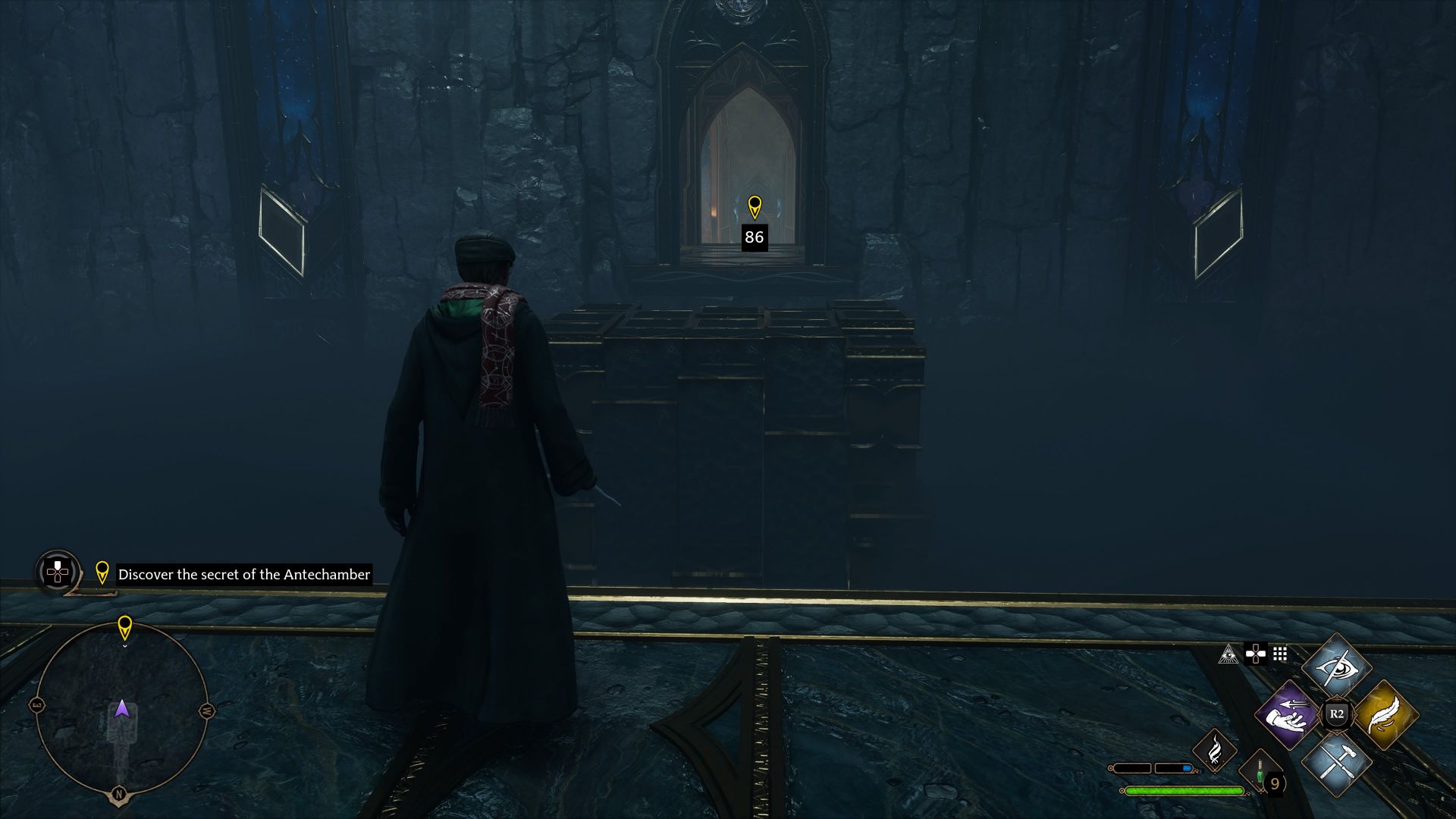The image size is (1456, 819).
Task: Select the Wingardium Leviosa feather spell
Action: (1388, 715)
